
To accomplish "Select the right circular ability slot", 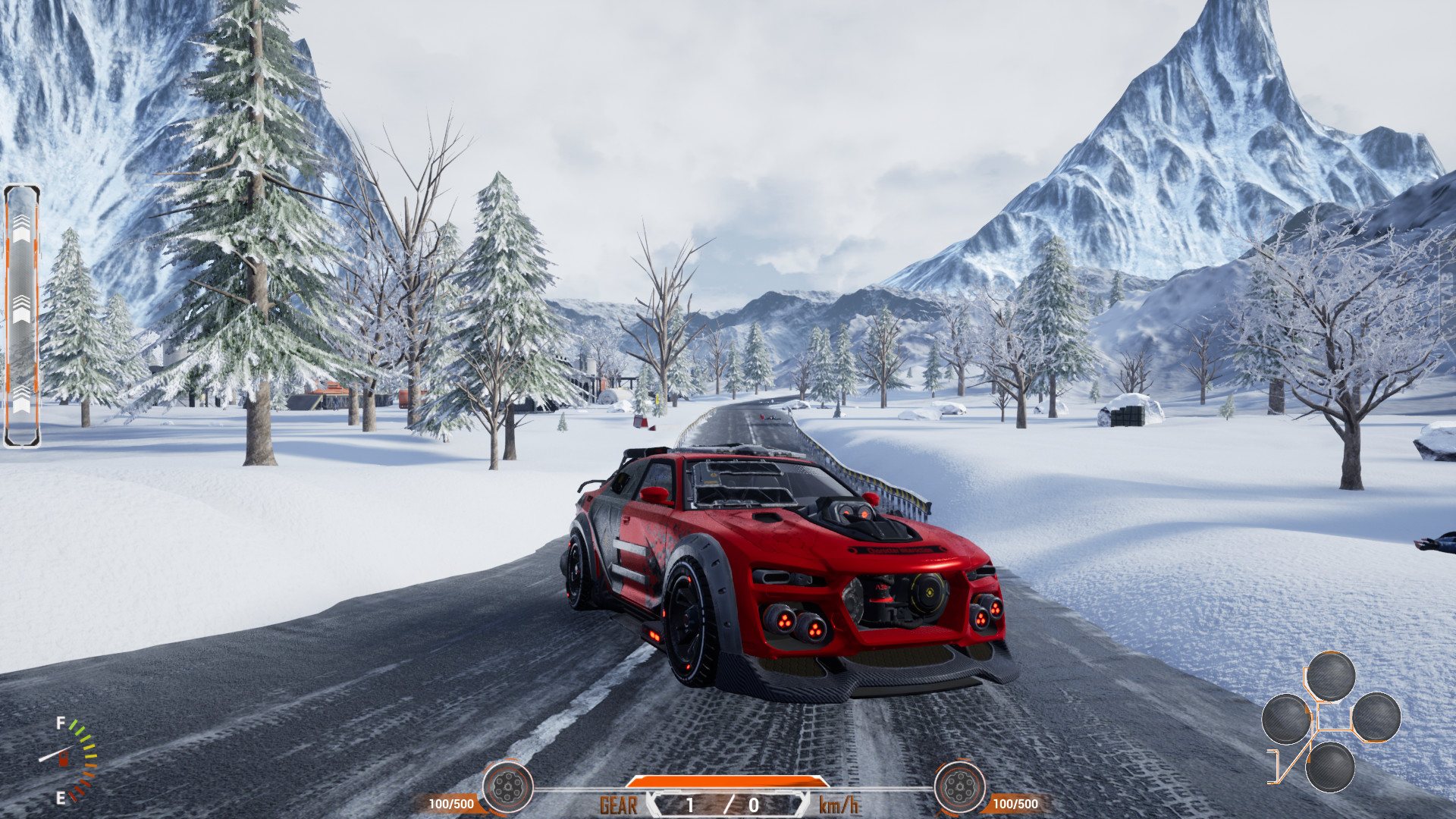I will click(1376, 717).
